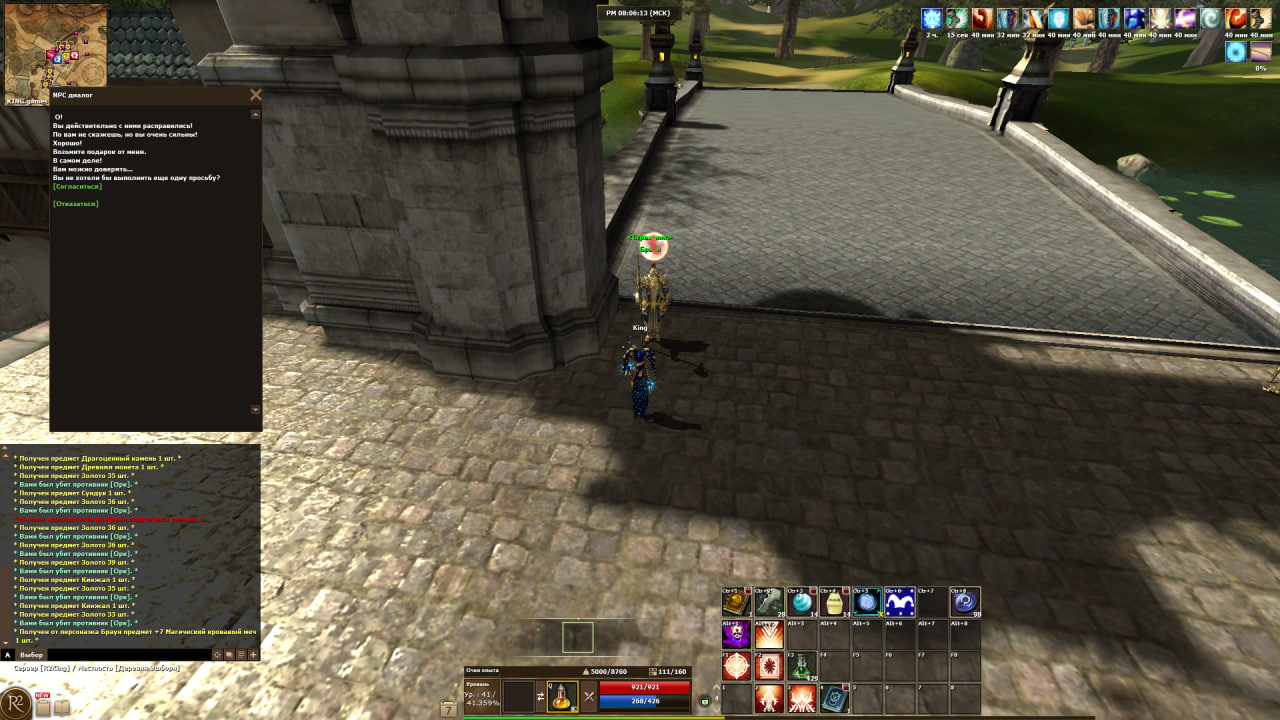Viewport: 1280px width, 720px height.
Task: Use the golden book in Ctrl+1 slot
Action: 737,602
